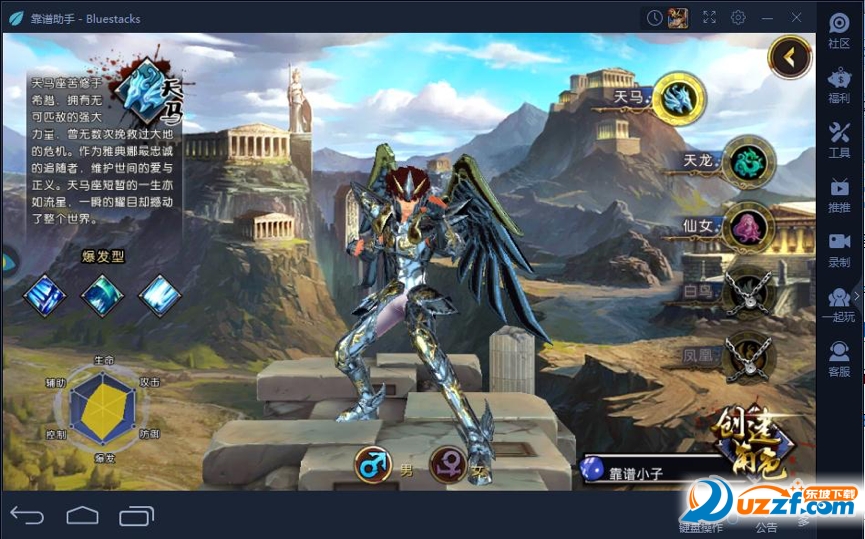Viewport: 865px width, 539px height.
Task: View the teal swirl skill icon
Action: point(102,295)
